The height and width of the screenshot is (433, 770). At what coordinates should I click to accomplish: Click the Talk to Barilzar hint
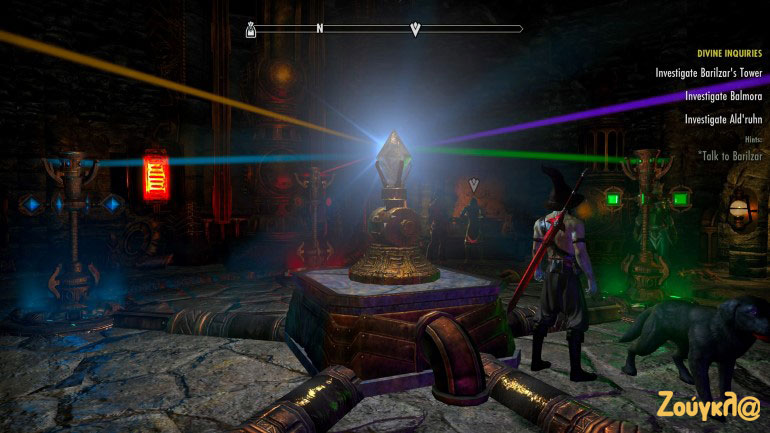point(731,157)
